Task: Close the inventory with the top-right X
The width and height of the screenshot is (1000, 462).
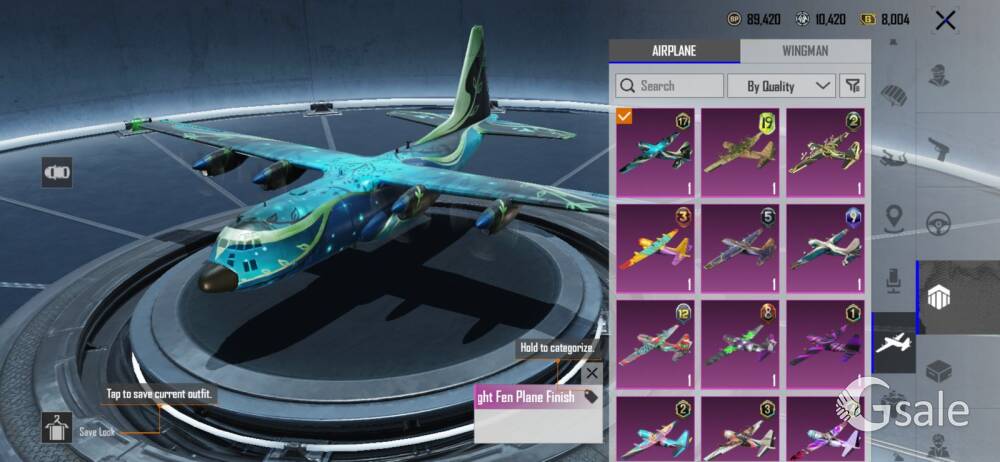Action: tap(945, 19)
